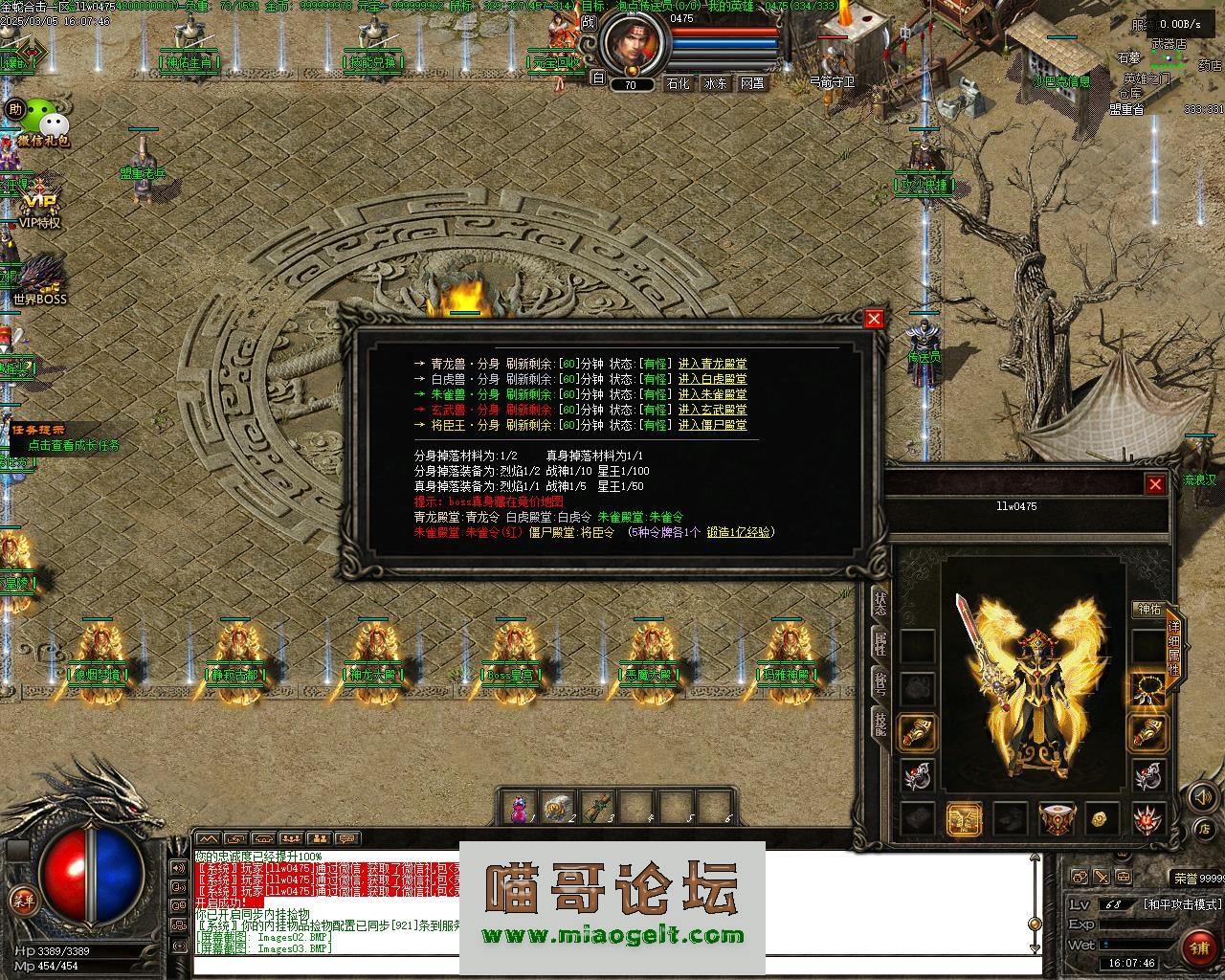Open the red 铺 shop button
Viewport: 1225px width, 980px height.
1197,947
